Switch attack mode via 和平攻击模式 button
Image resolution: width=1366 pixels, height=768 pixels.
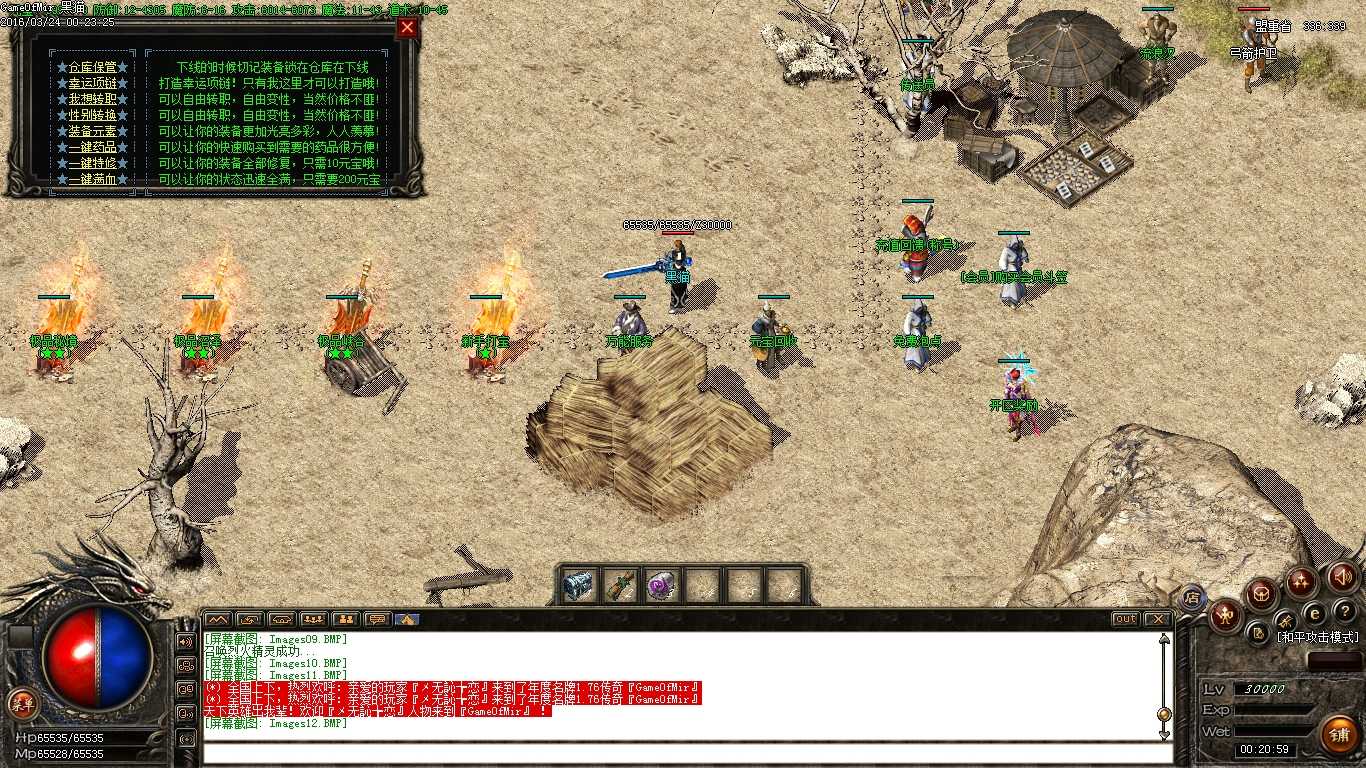coord(1317,637)
